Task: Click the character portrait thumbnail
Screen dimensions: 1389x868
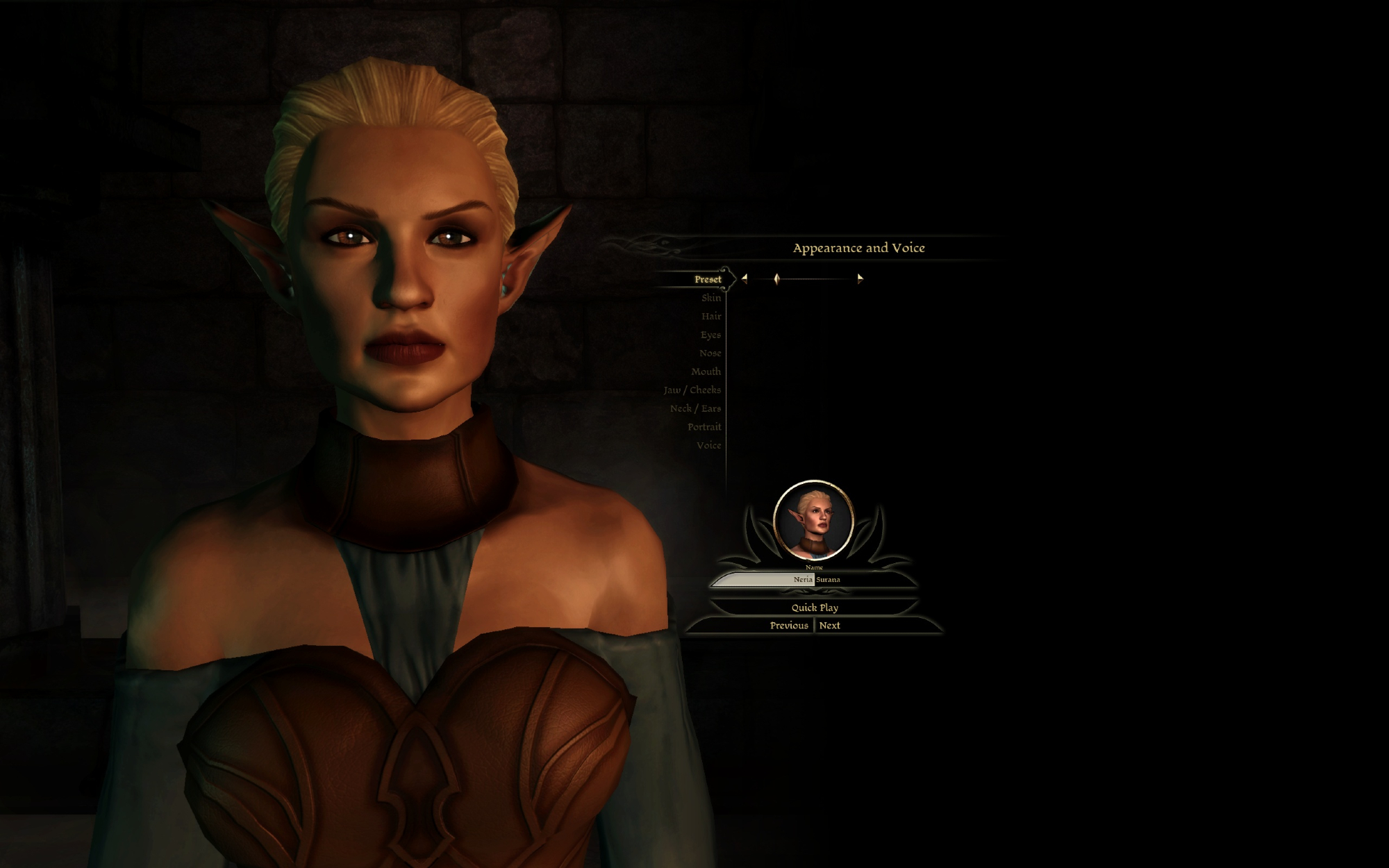Action: (x=813, y=520)
